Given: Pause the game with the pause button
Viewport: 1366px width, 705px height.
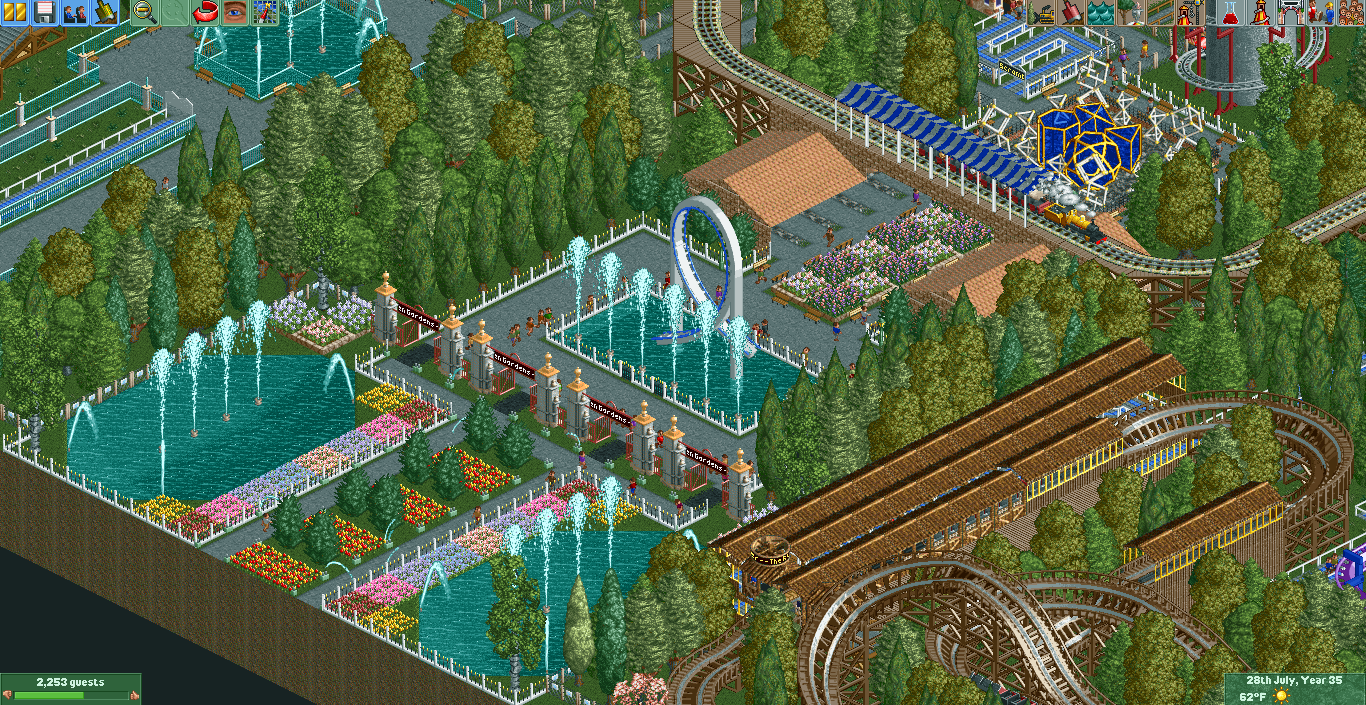Looking at the screenshot, I should [x=15, y=12].
